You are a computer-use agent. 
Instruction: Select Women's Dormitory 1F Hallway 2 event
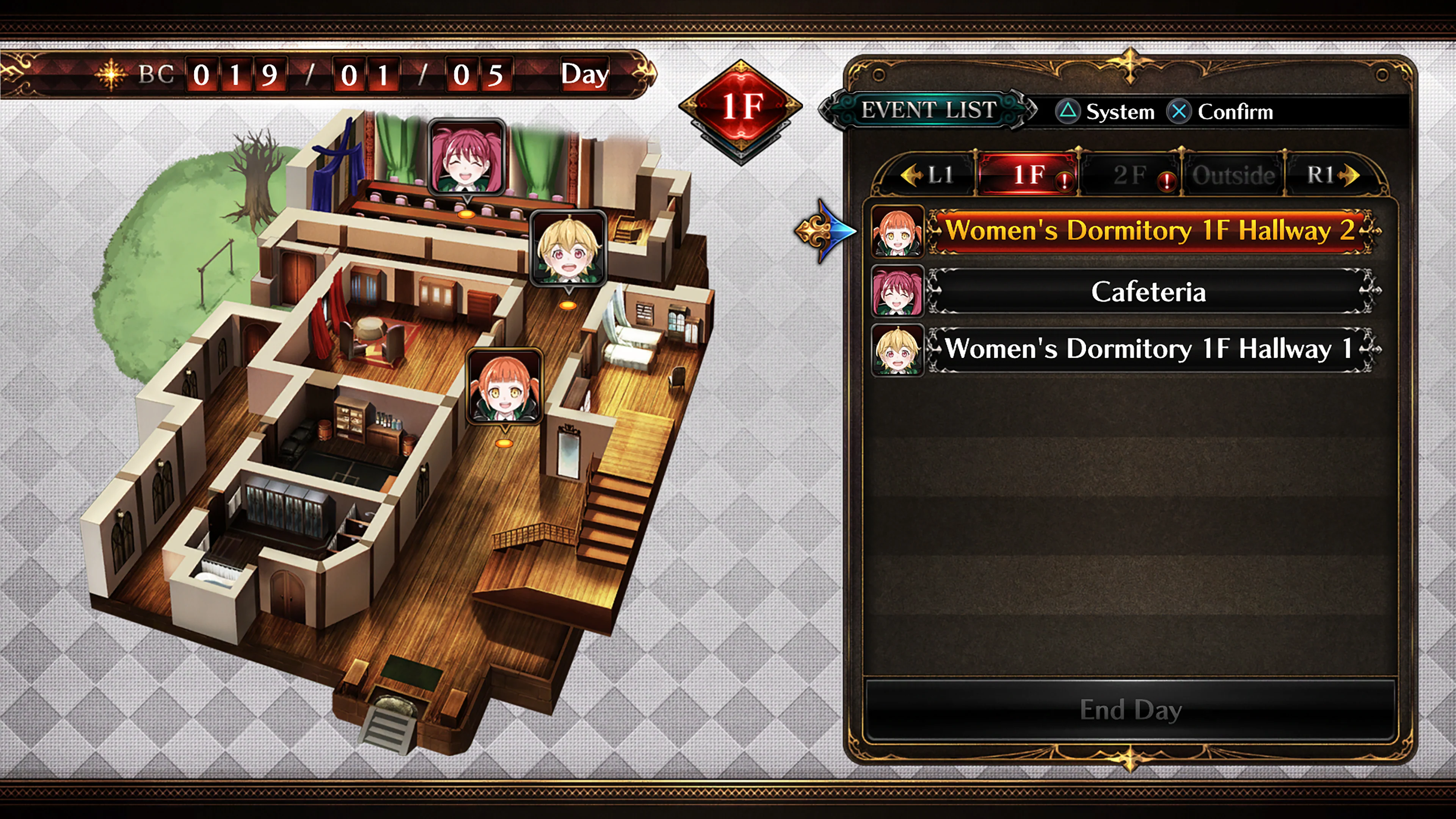click(1150, 231)
